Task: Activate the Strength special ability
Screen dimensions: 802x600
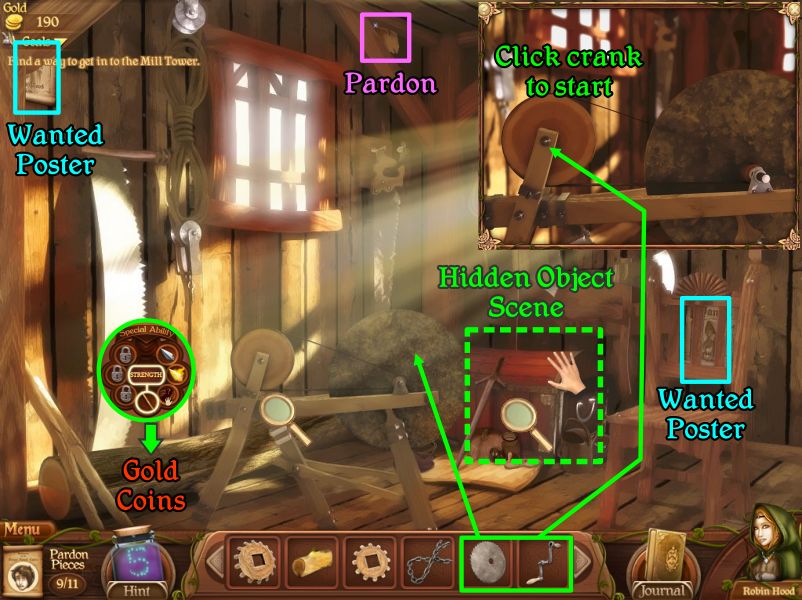Action: pos(146,374)
